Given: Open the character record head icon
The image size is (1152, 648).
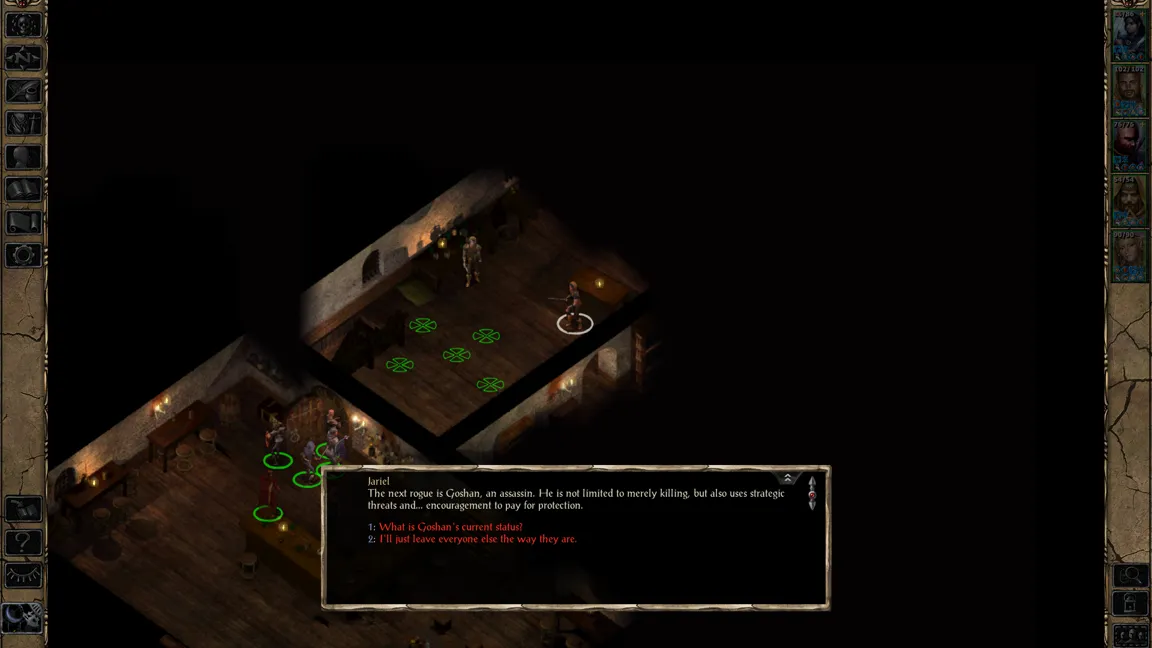Looking at the screenshot, I should [x=24, y=157].
